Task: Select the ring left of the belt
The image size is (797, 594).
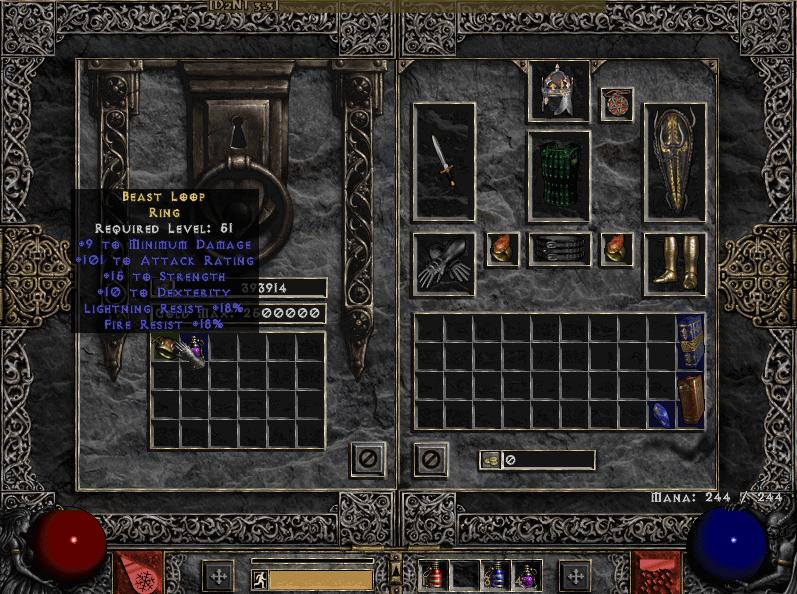Action: coord(502,249)
